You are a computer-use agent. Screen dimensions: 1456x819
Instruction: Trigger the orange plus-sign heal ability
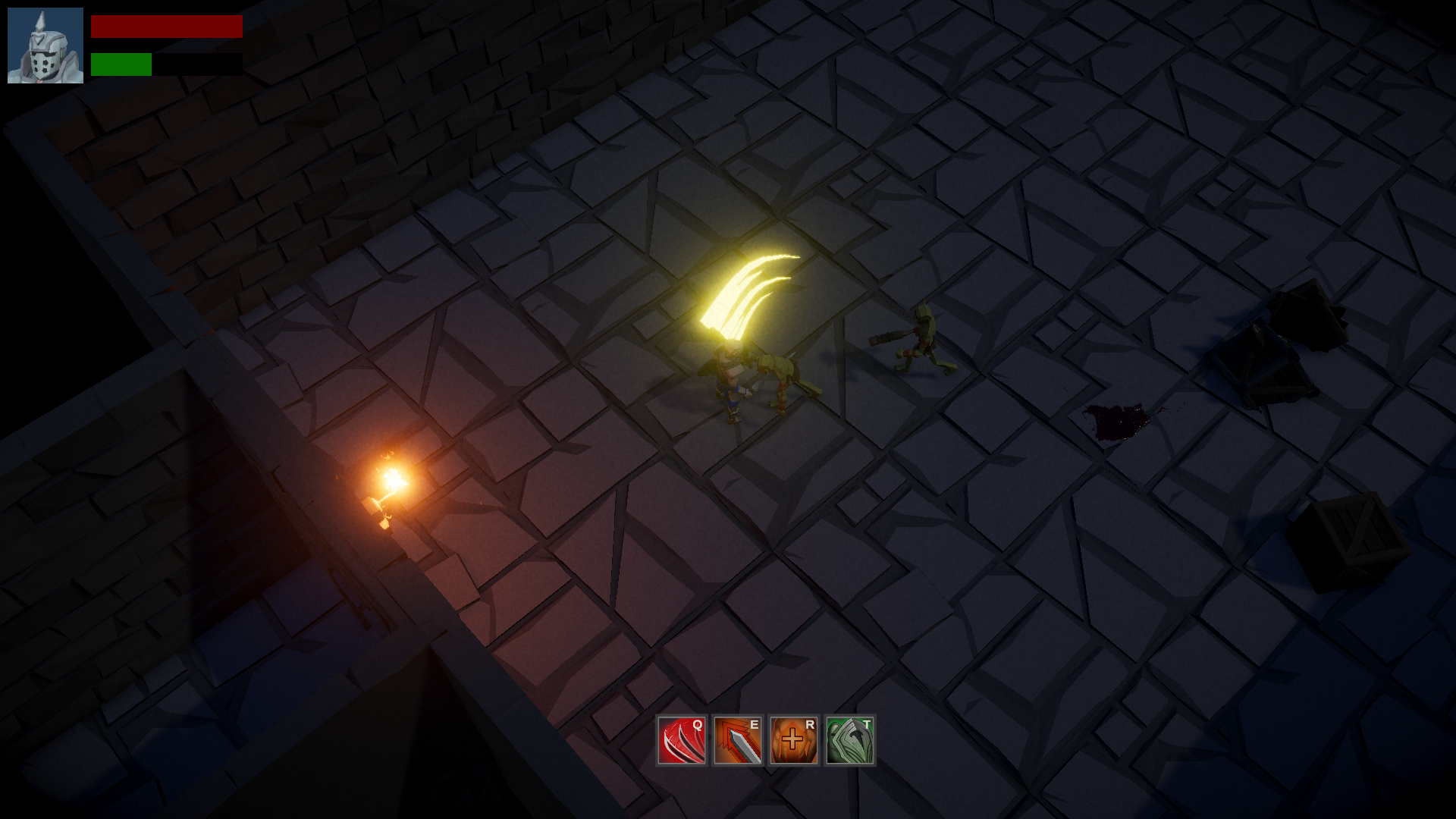tap(794, 740)
